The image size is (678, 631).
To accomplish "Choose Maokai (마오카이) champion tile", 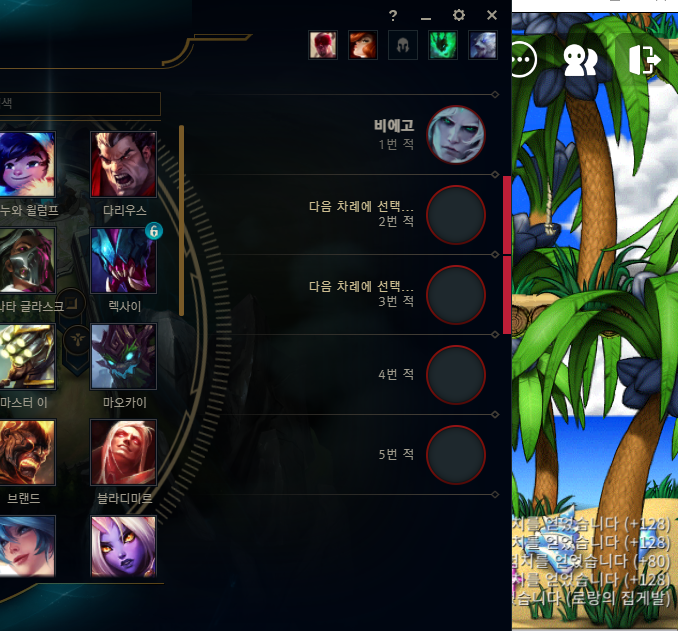I will [x=123, y=356].
